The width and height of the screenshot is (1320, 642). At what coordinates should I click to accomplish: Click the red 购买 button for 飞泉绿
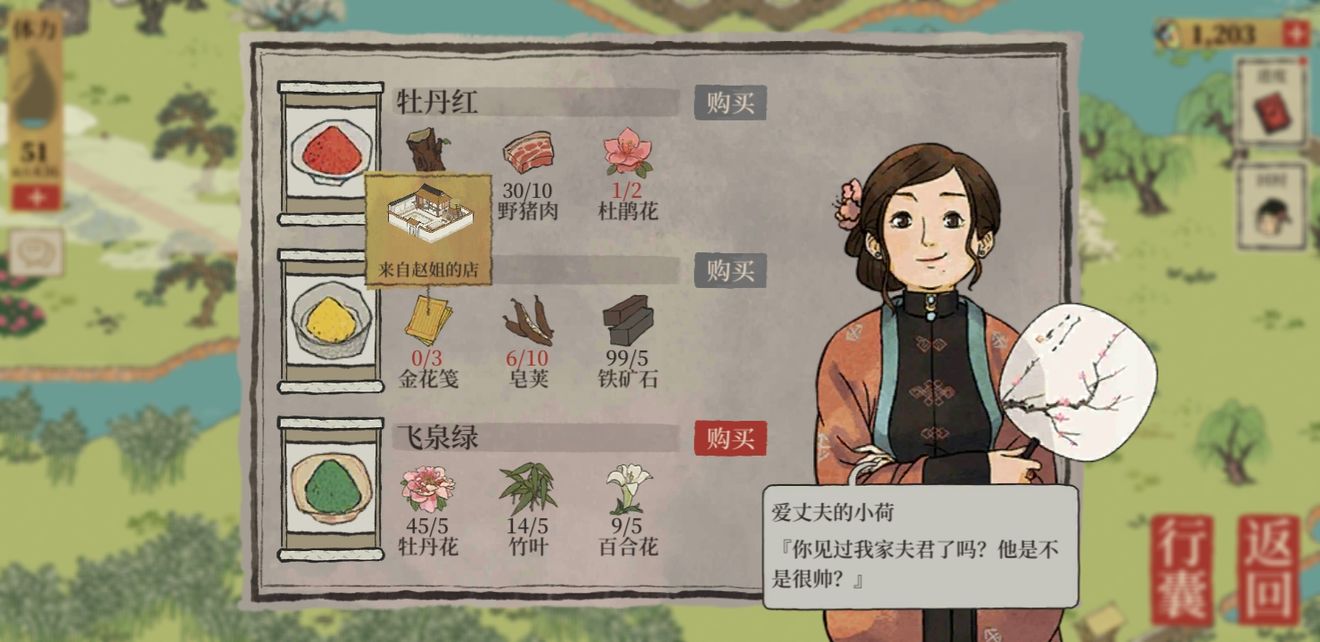(x=730, y=438)
